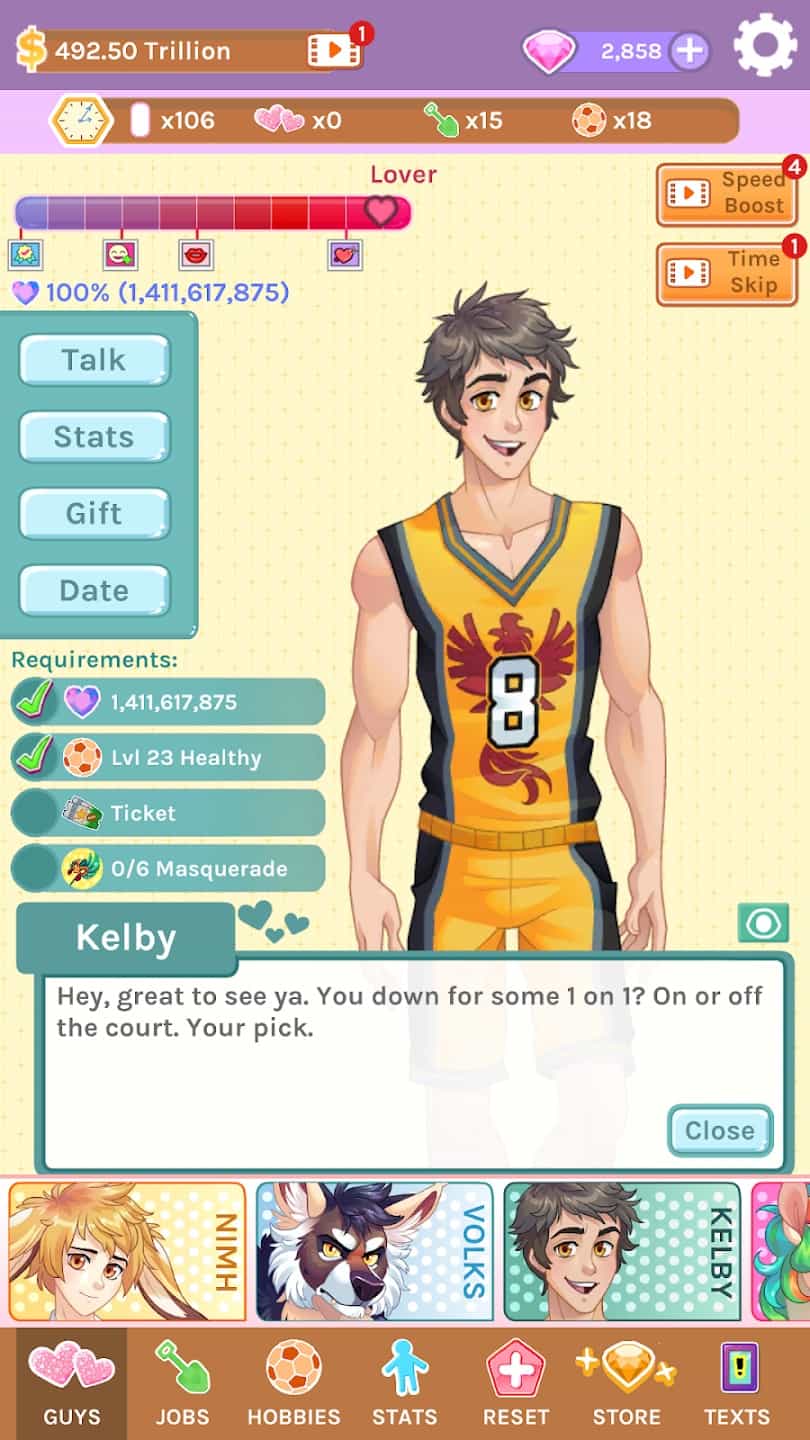This screenshot has width=810, height=1440.
Task: Switch to the Jobs tab
Action: pyautogui.click(x=182, y=1385)
